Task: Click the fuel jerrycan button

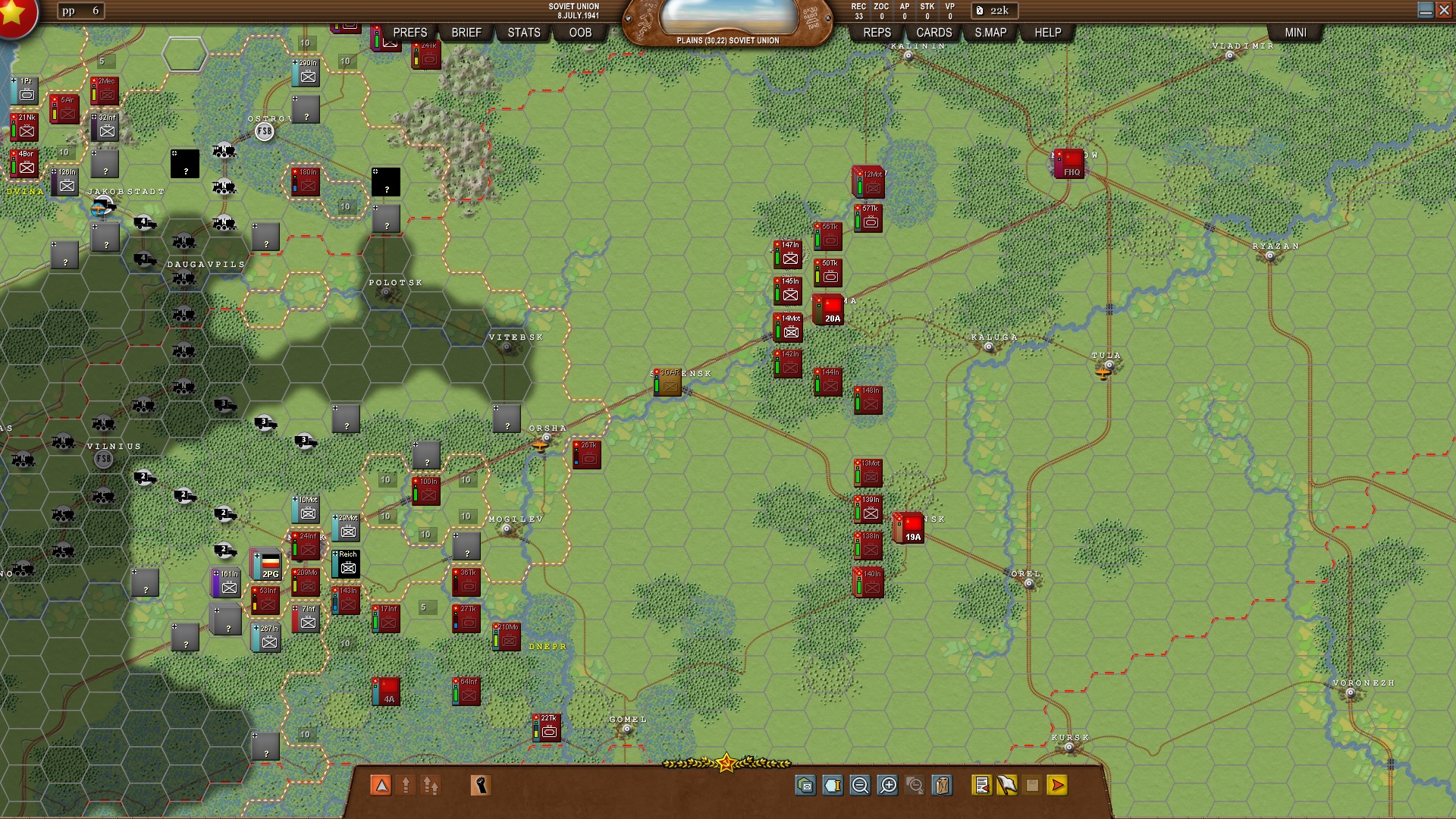Action: click(942, 786)
